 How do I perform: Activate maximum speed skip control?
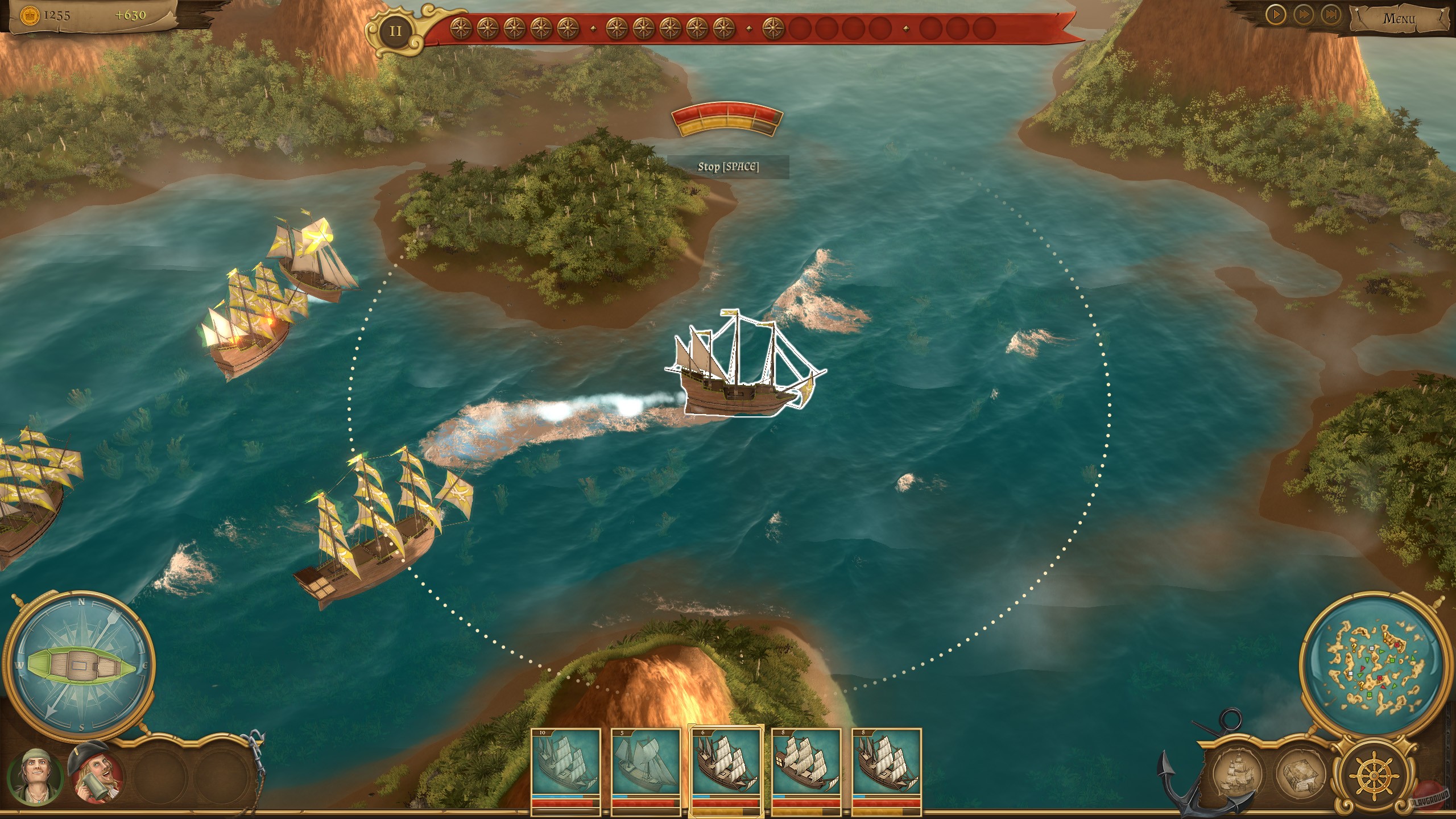pyautogui.click(x=1331, y=15)
